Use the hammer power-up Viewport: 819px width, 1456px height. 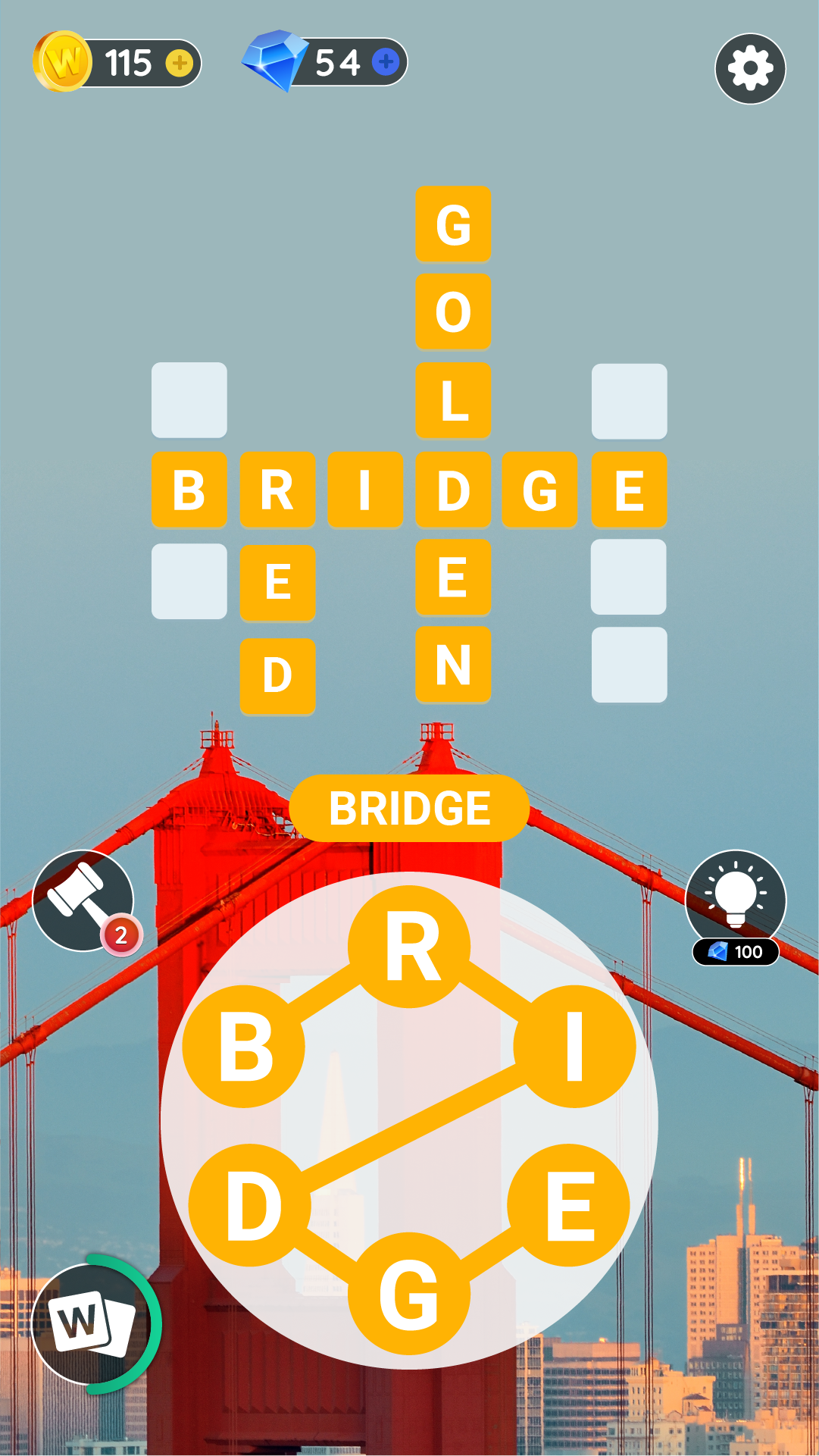click(83, 900)
